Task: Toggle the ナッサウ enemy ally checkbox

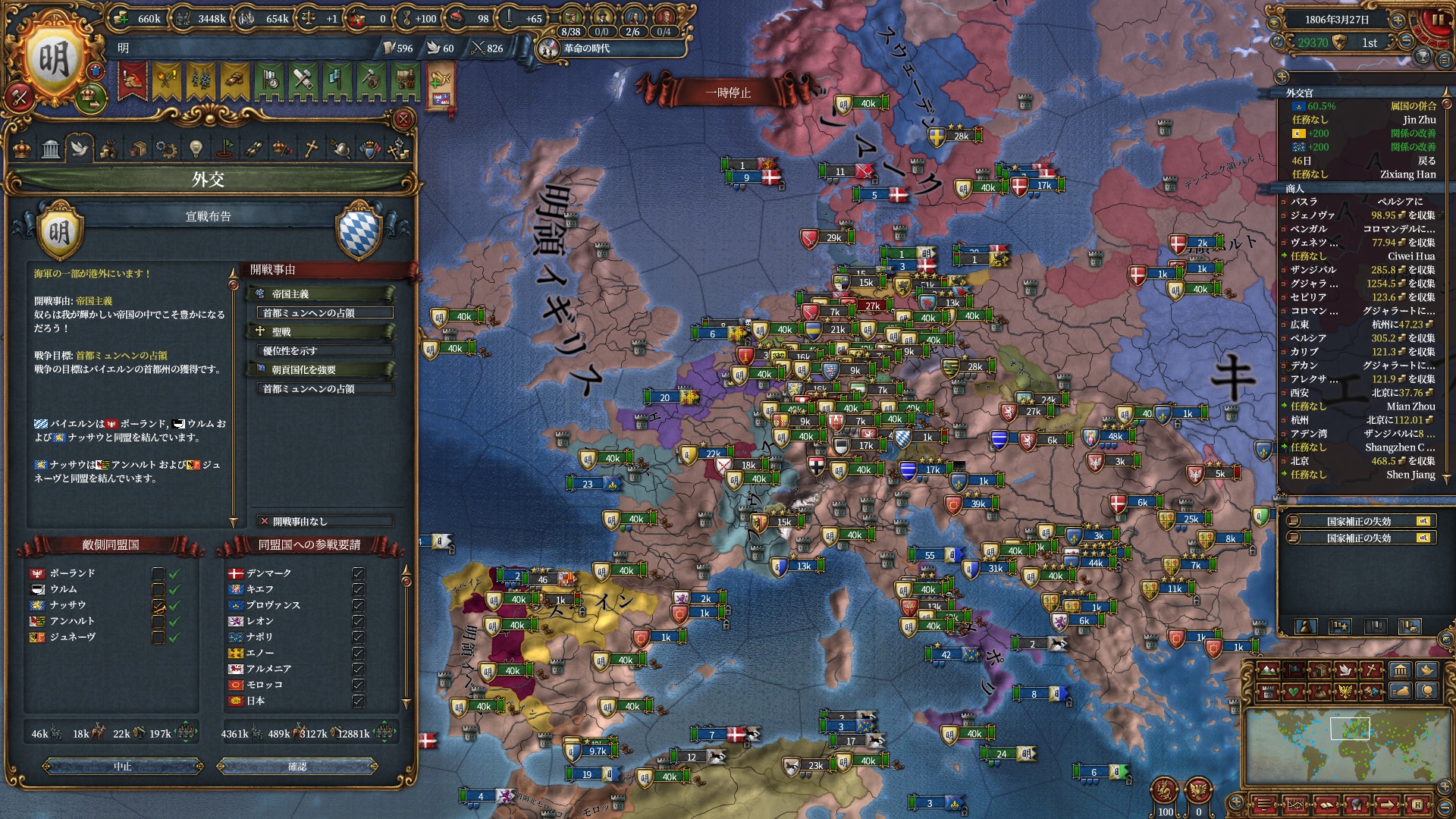Action: pos(158,605)
